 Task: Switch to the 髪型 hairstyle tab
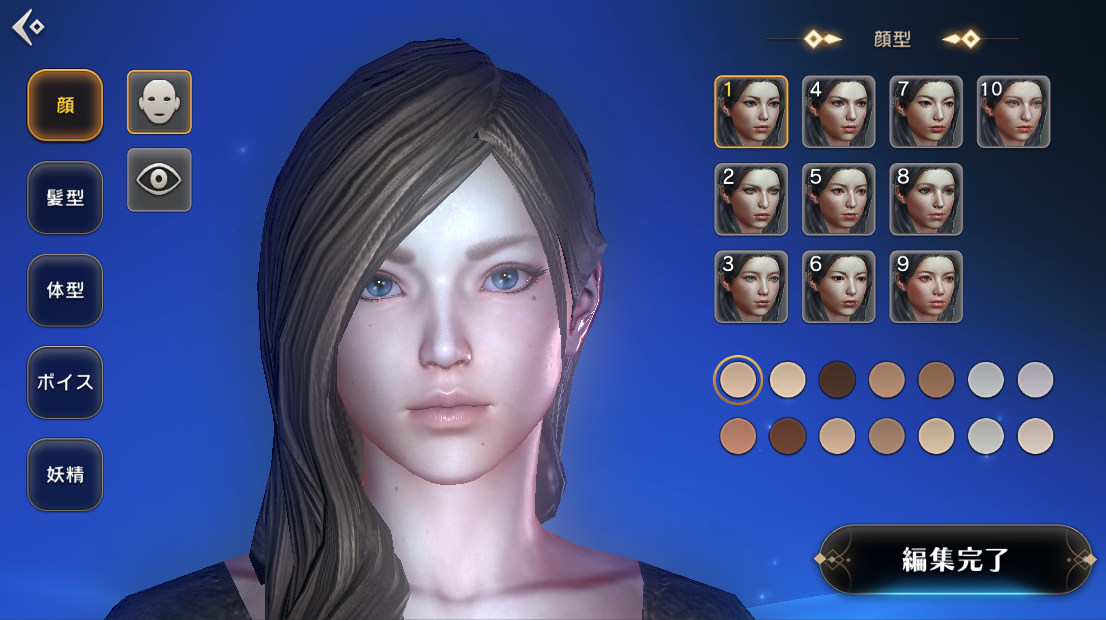pyautogui.click(x=65, y=198)
